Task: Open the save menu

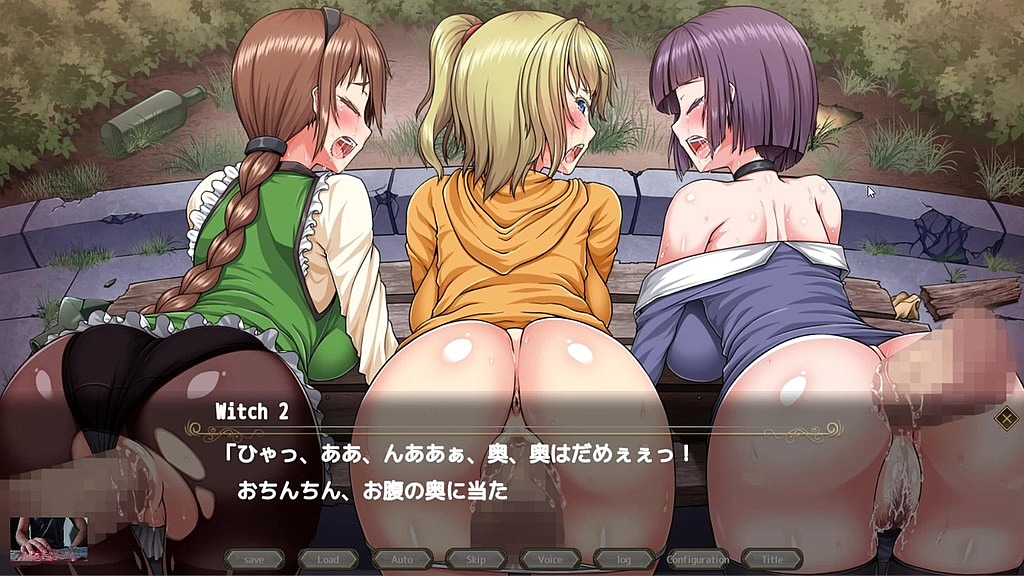Action: (254, 559)
